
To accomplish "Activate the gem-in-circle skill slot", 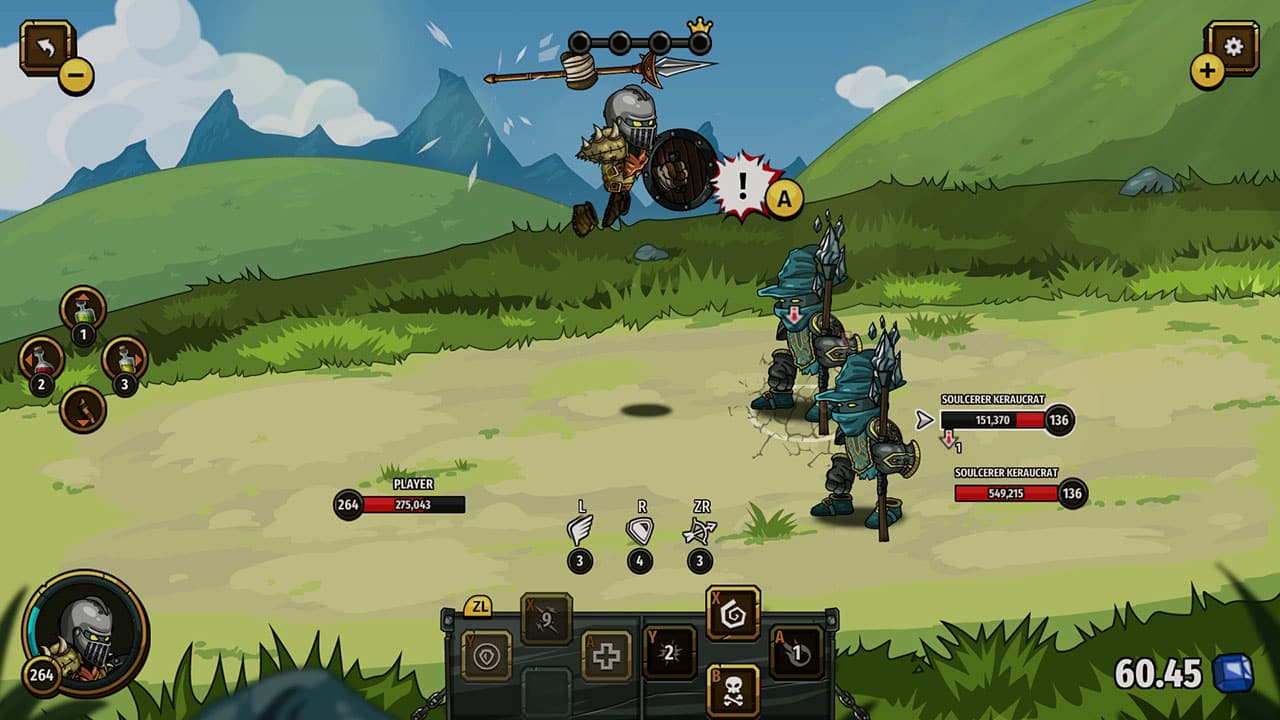I will click(x=486, y=656).
